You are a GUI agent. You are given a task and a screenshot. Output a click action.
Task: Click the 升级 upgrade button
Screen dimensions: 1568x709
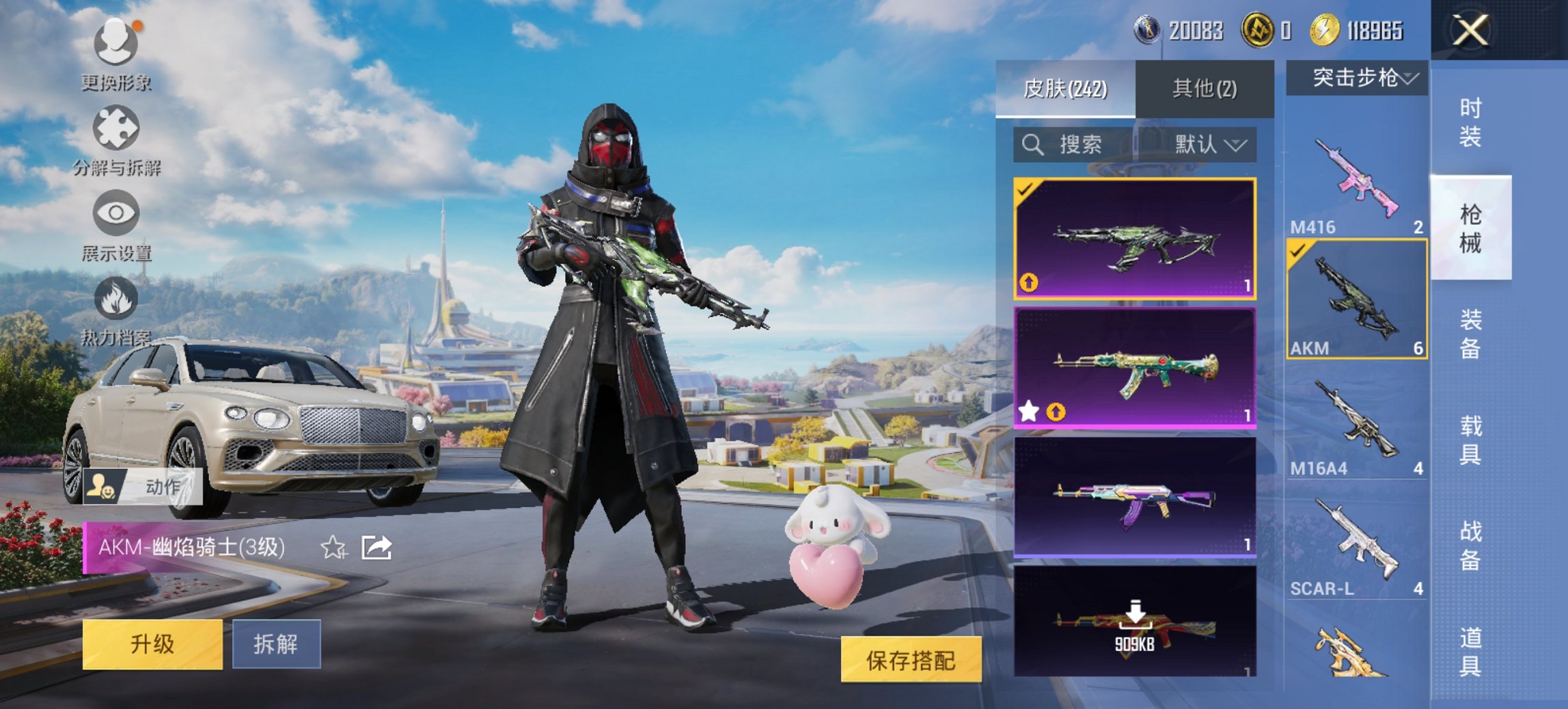(154, 645)
